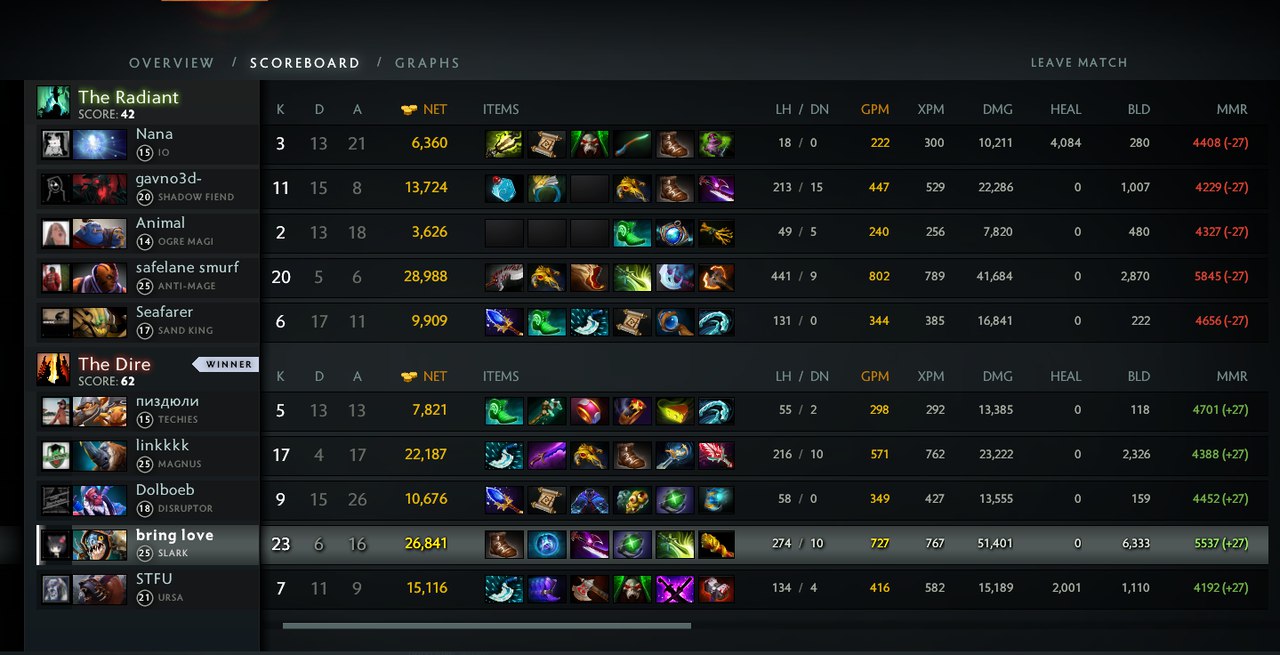Click bring love's Slark portrait
Screen dimensions: 1280x655
[x=99, y=544]
